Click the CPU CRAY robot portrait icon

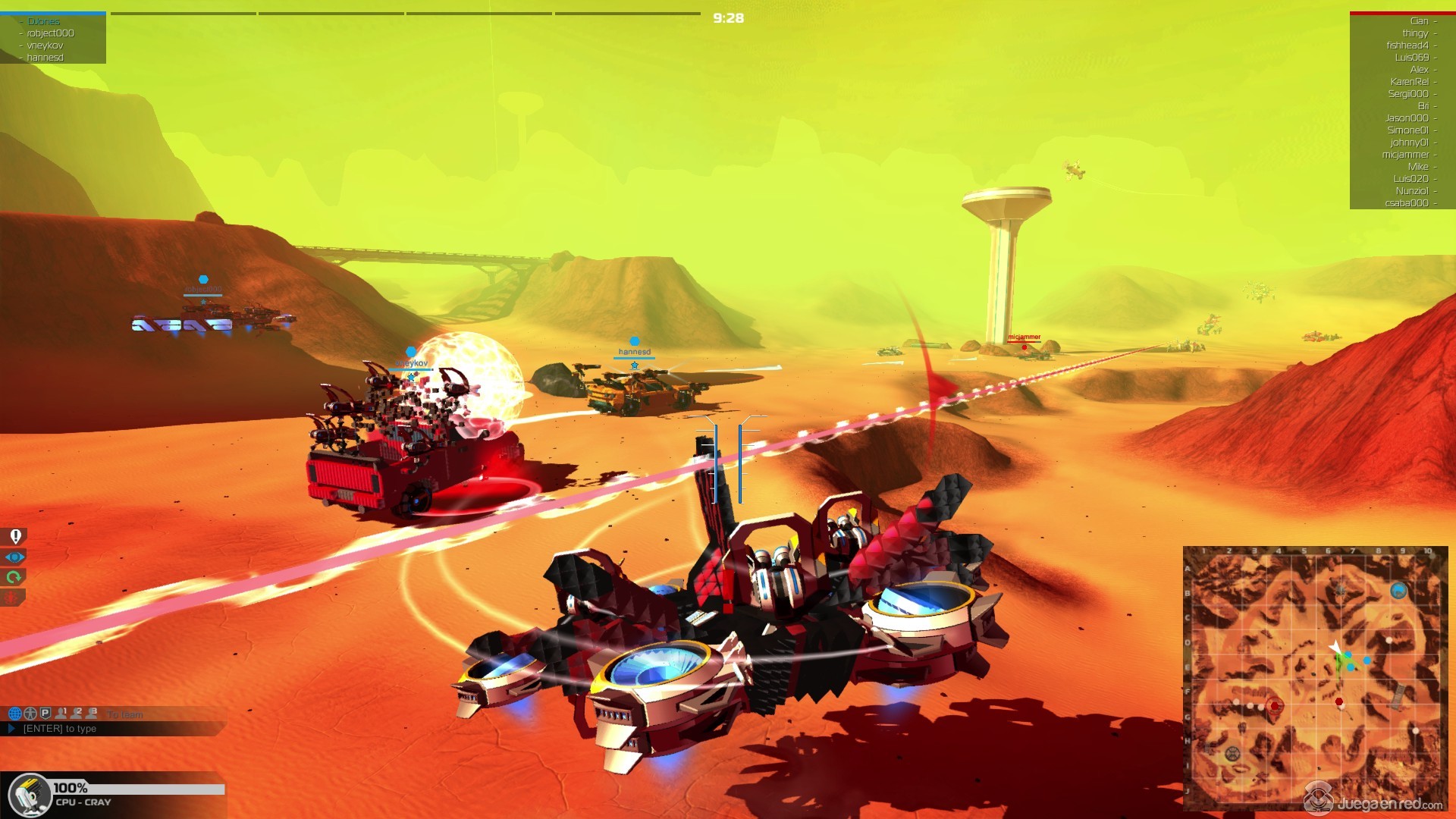pos(29,795)
